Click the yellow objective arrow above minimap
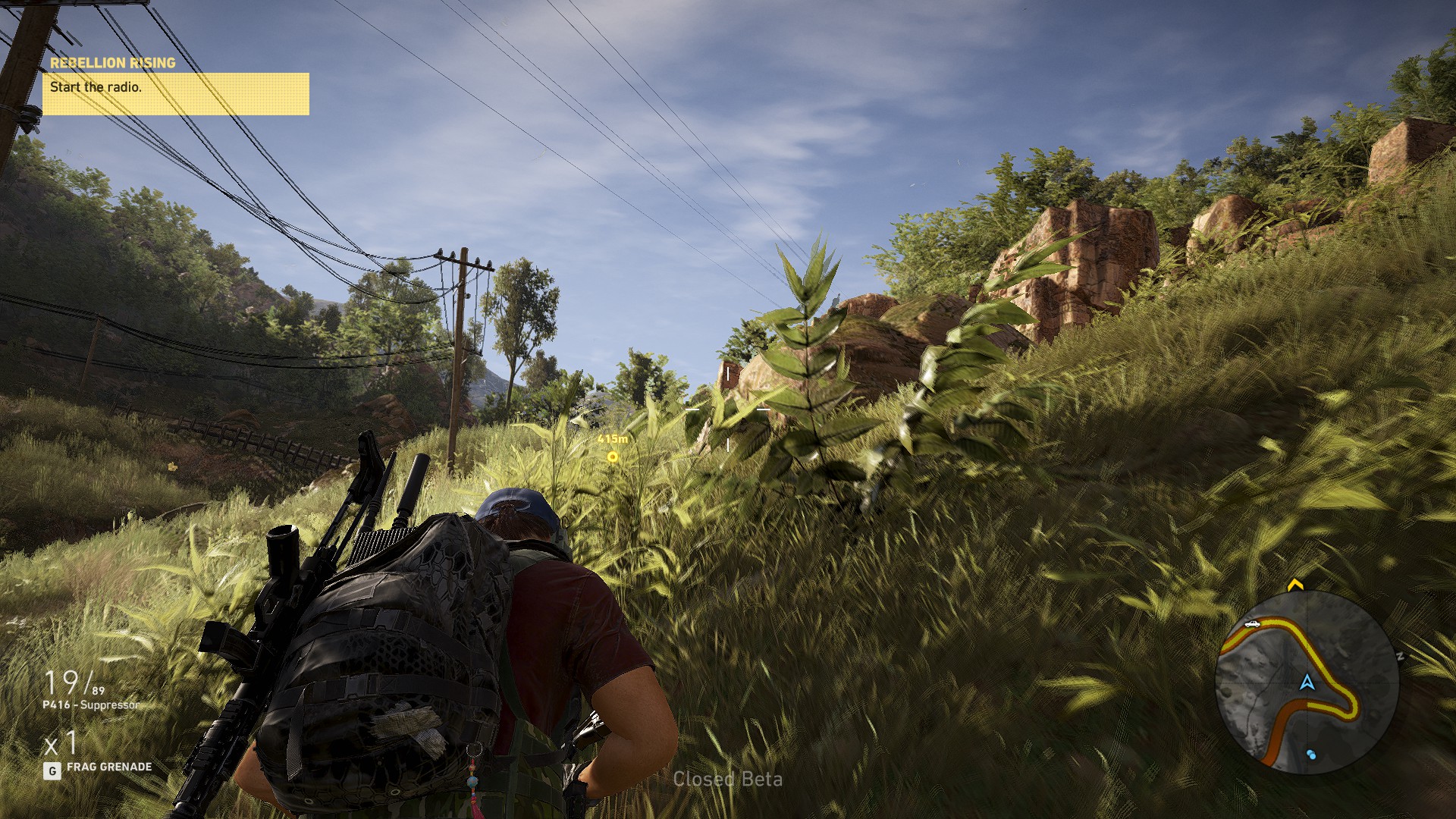 tap(1294, 585)
